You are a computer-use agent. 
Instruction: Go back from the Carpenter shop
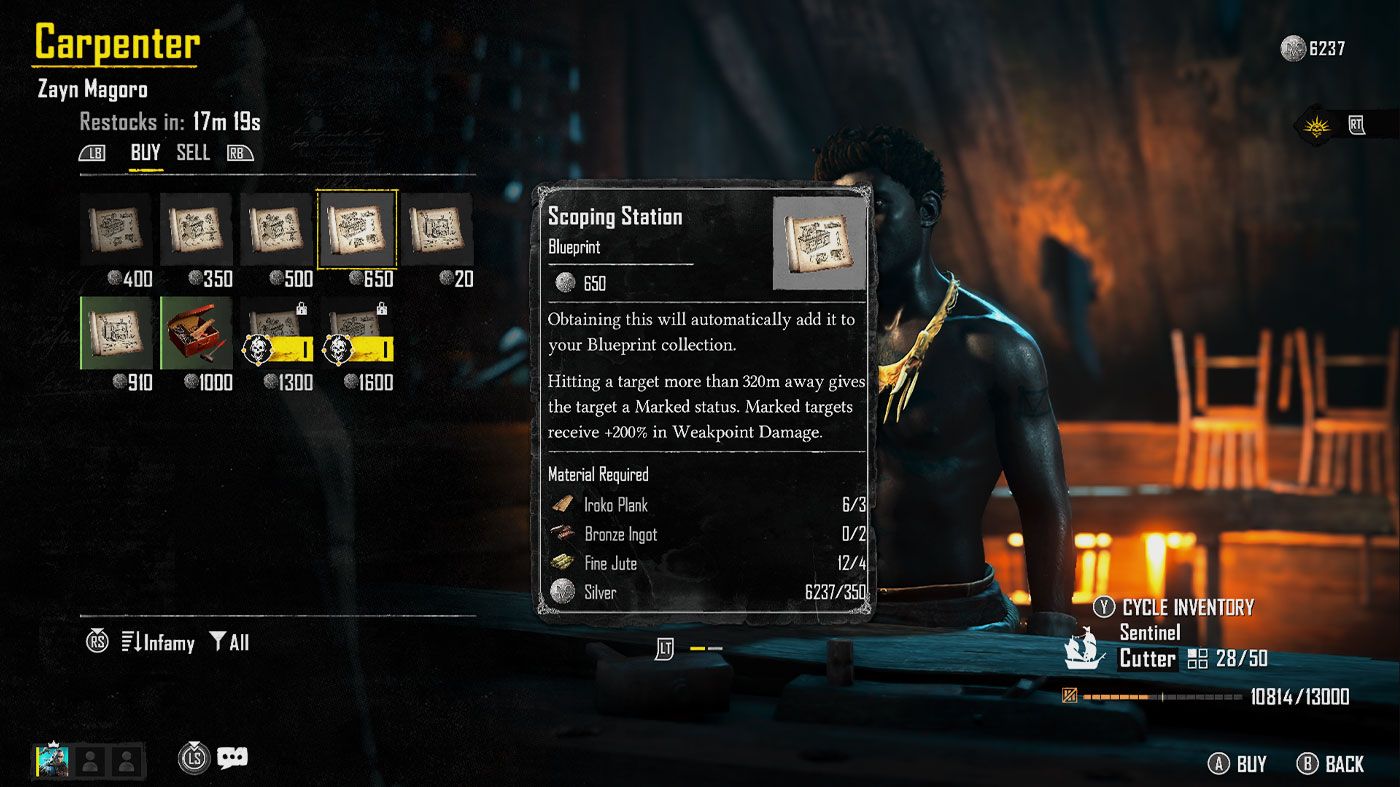click(x=1331, y=764)
